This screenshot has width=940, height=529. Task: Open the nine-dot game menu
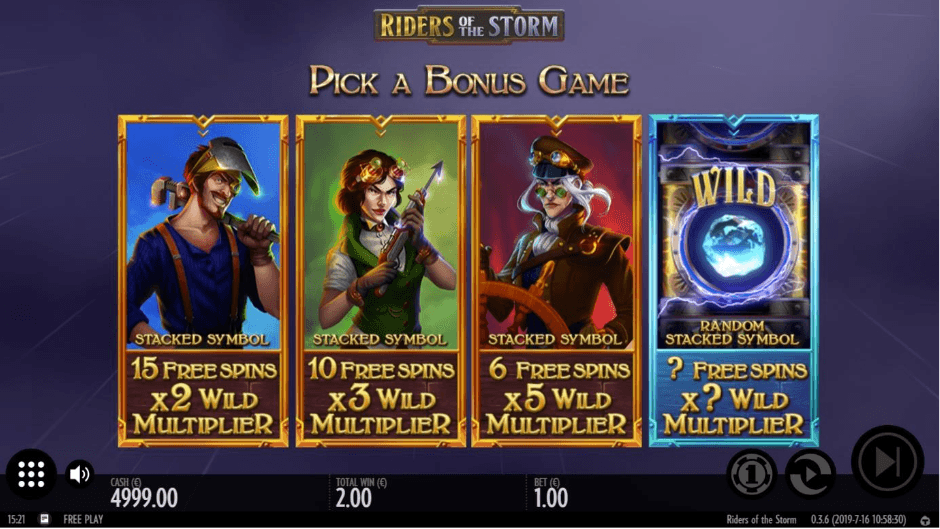click(31, 473)
